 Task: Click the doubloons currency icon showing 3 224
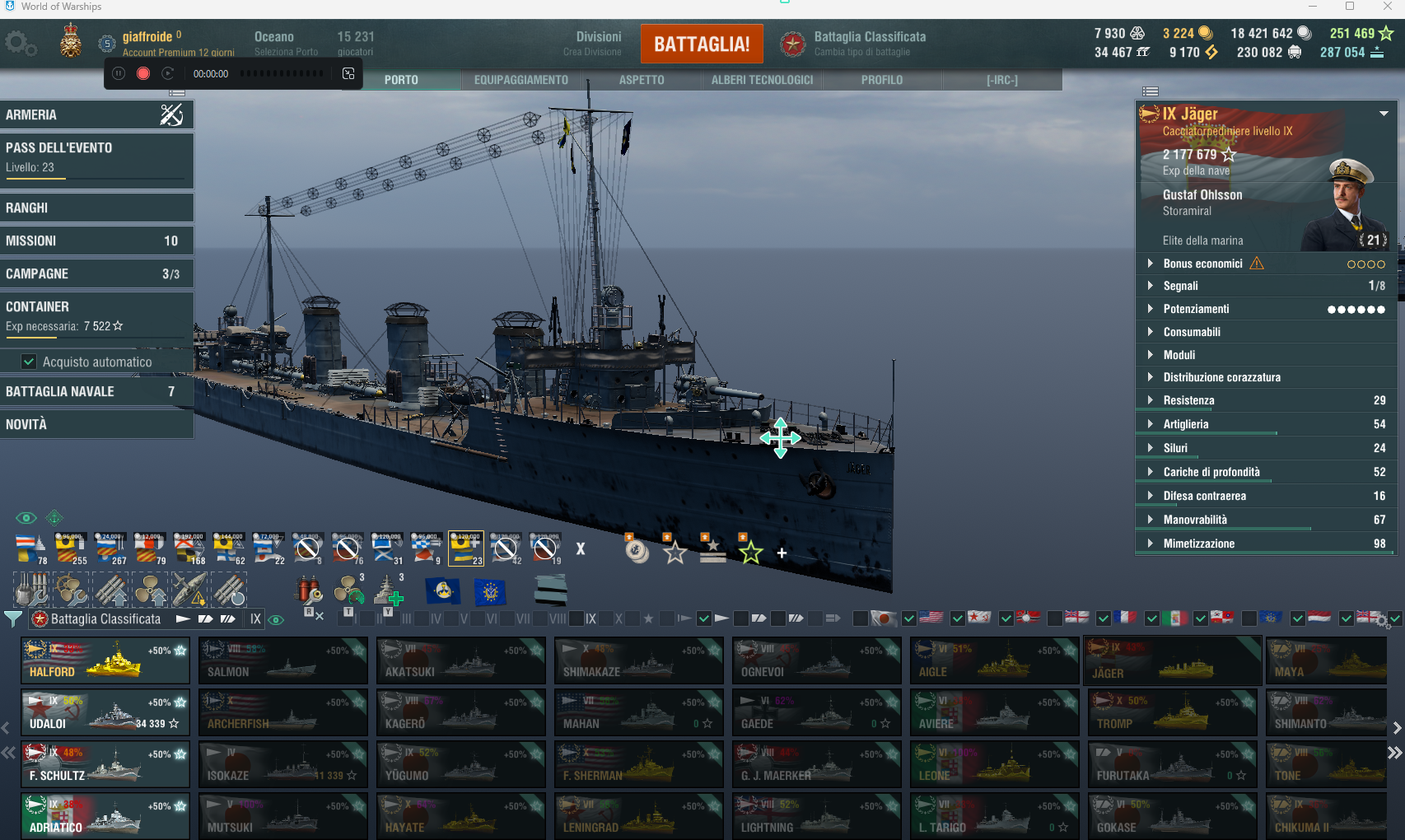pyautogui.click(x=1206, y=33)
